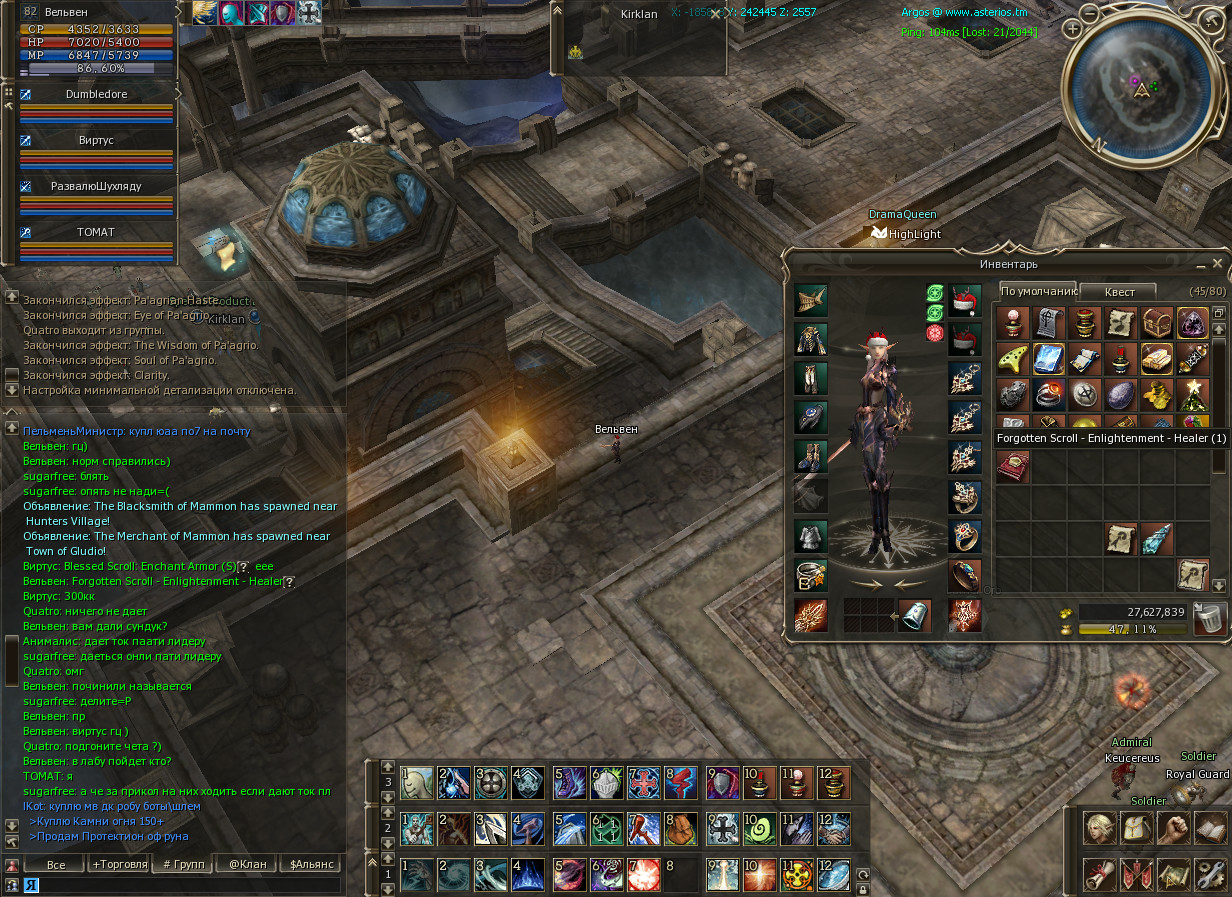Open the fist actions menu icon
Screen dimensions: 1232x897
[1174, 827]
